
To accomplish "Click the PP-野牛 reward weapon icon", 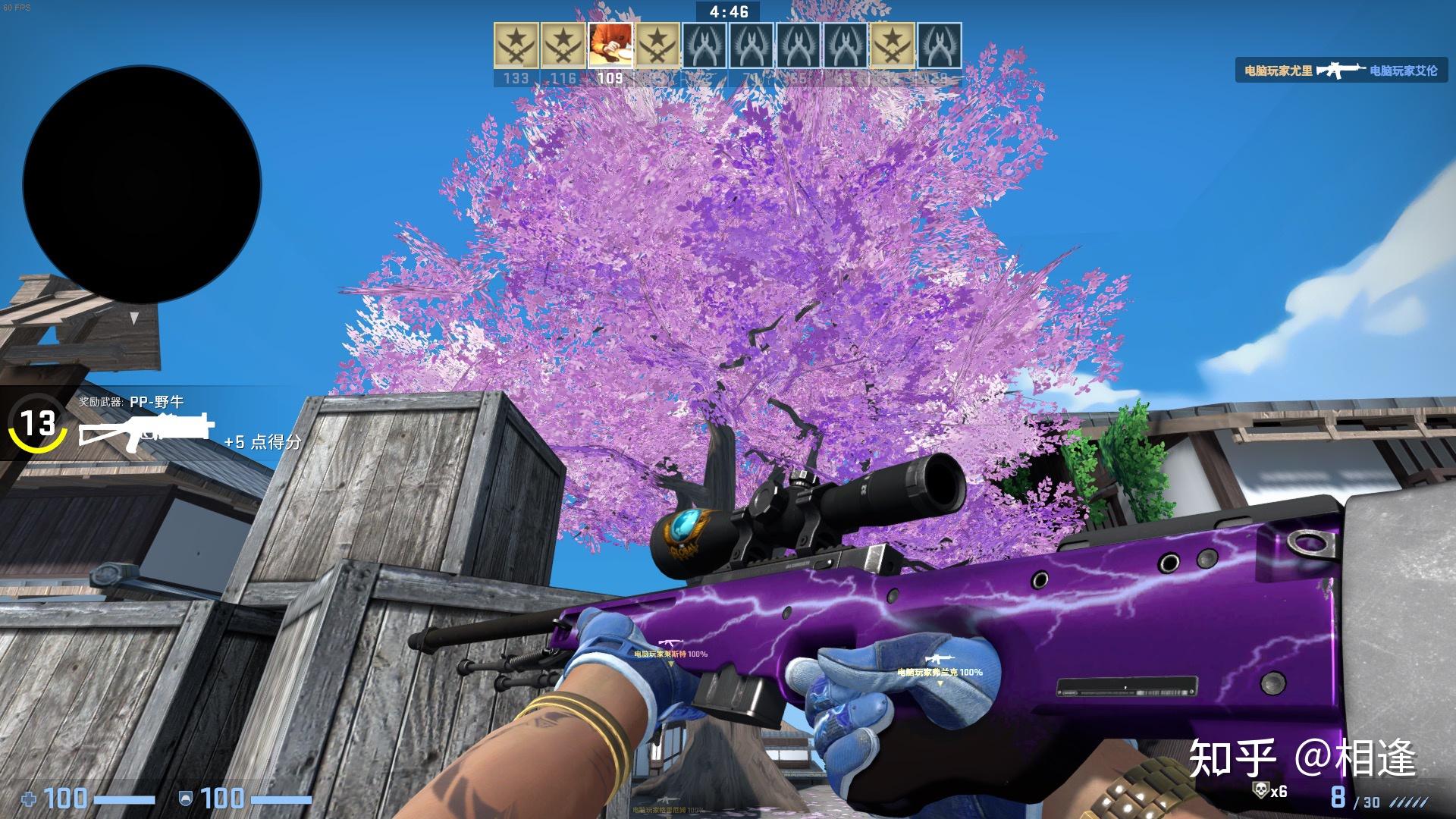I will [x=144, y=434].
